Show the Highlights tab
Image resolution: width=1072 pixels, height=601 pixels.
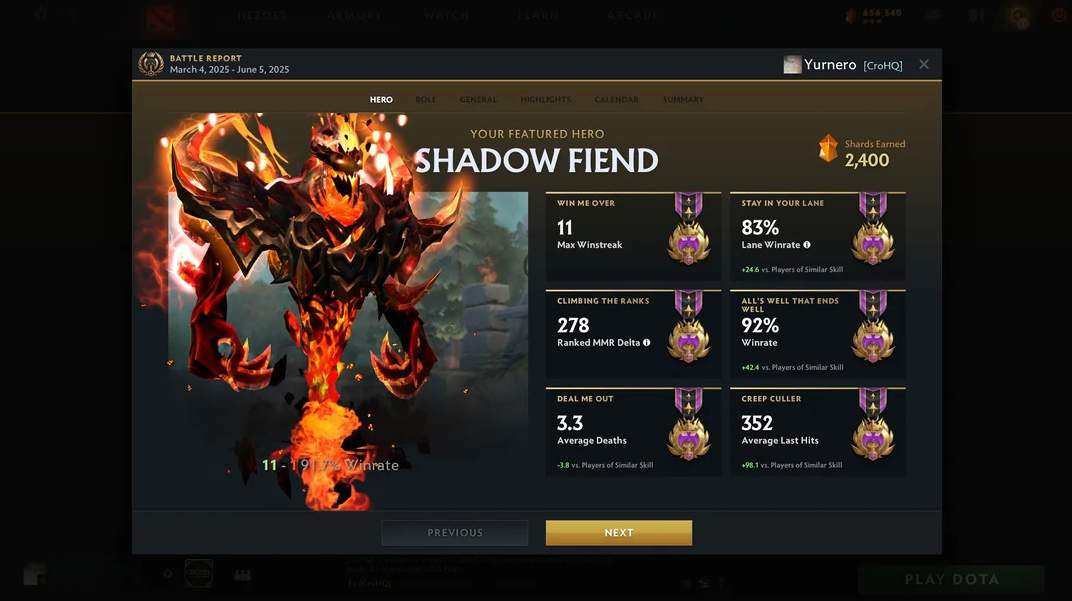pos(546,100)
